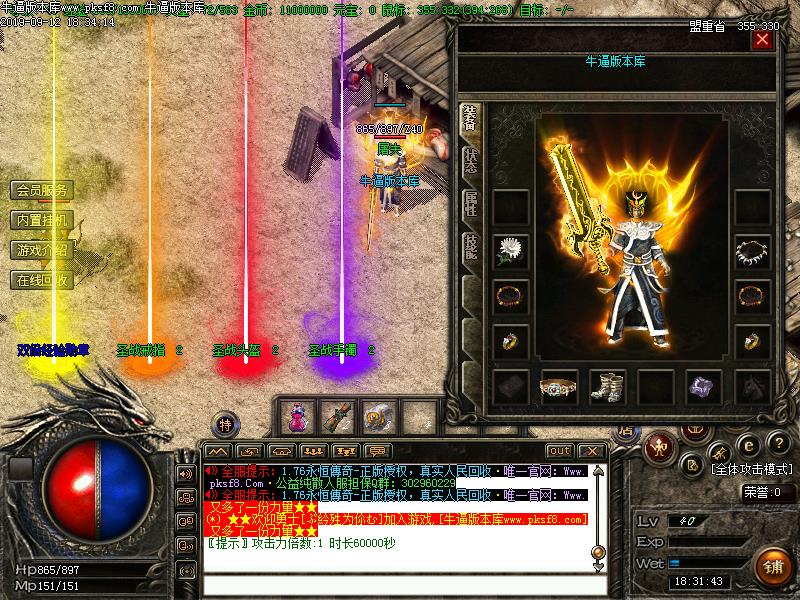Open the round 铺 shop button
Image resolution: width=800 pixels, height=600 pixels.
click(x=772, y=565)
